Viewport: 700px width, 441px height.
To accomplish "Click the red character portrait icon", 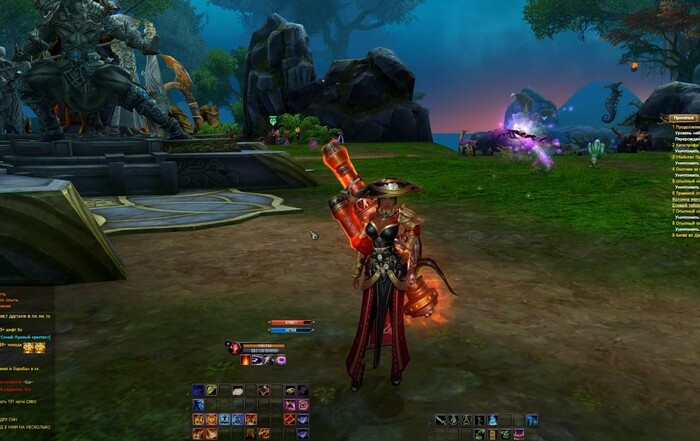I will [x=234, y=348].
